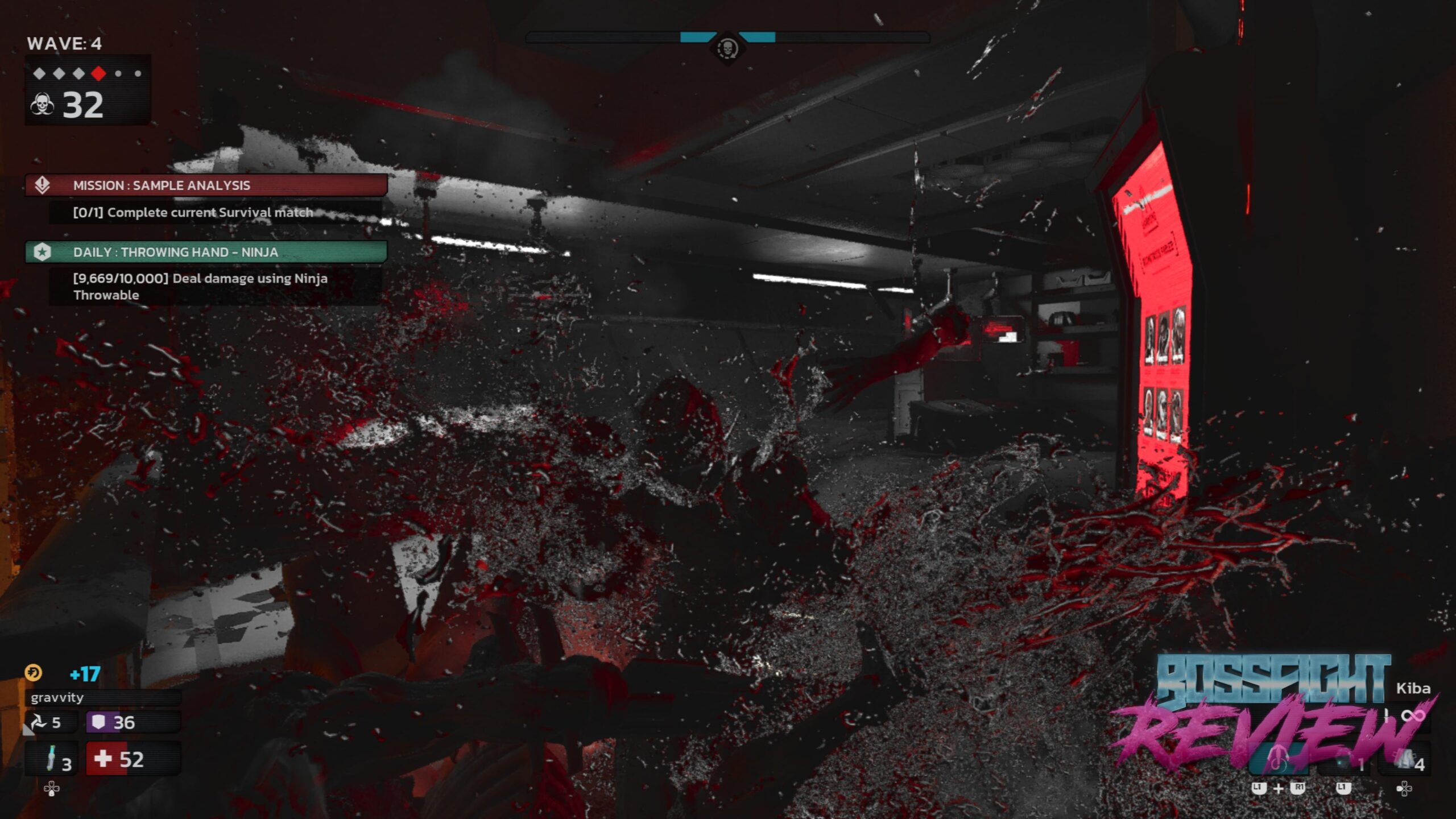Activate the teal gadget ability slot
This screenshot has width=1456, height=819.
click(x=1279, y=760)
